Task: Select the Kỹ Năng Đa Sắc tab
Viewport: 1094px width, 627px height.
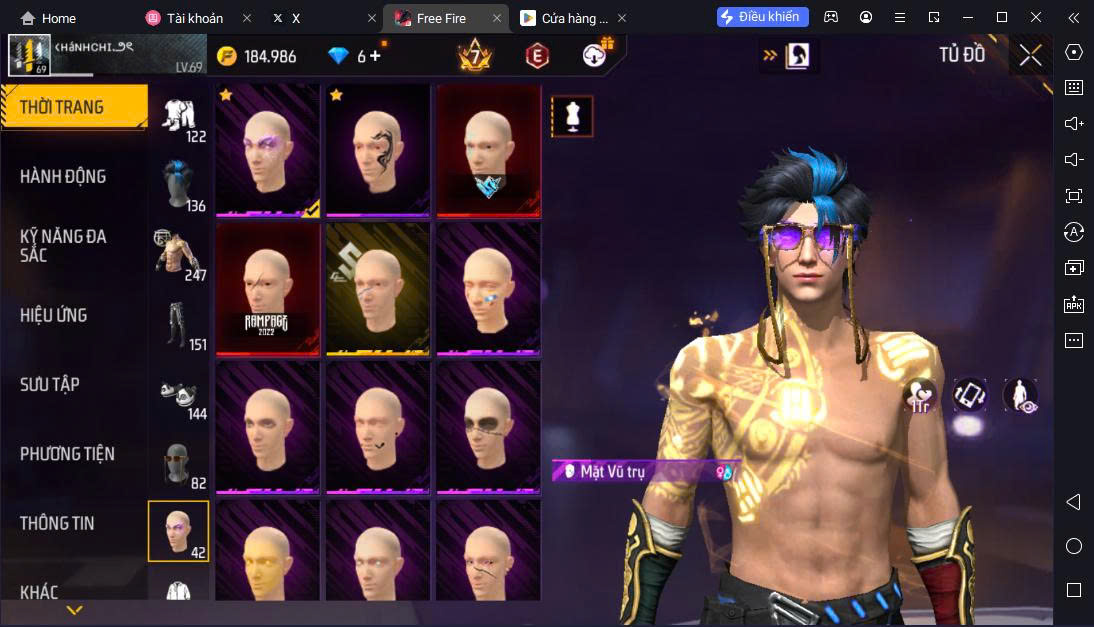Action: (63, 245)
